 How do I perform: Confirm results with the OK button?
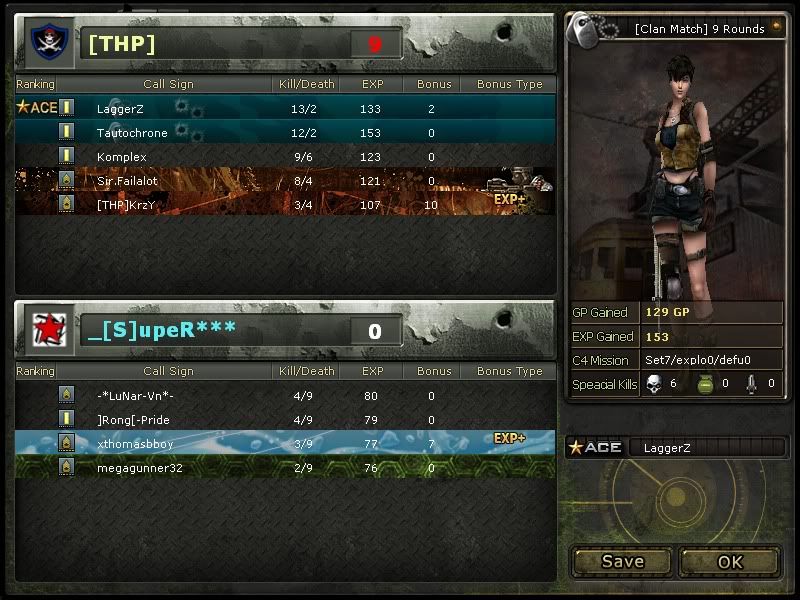(730, 561)
